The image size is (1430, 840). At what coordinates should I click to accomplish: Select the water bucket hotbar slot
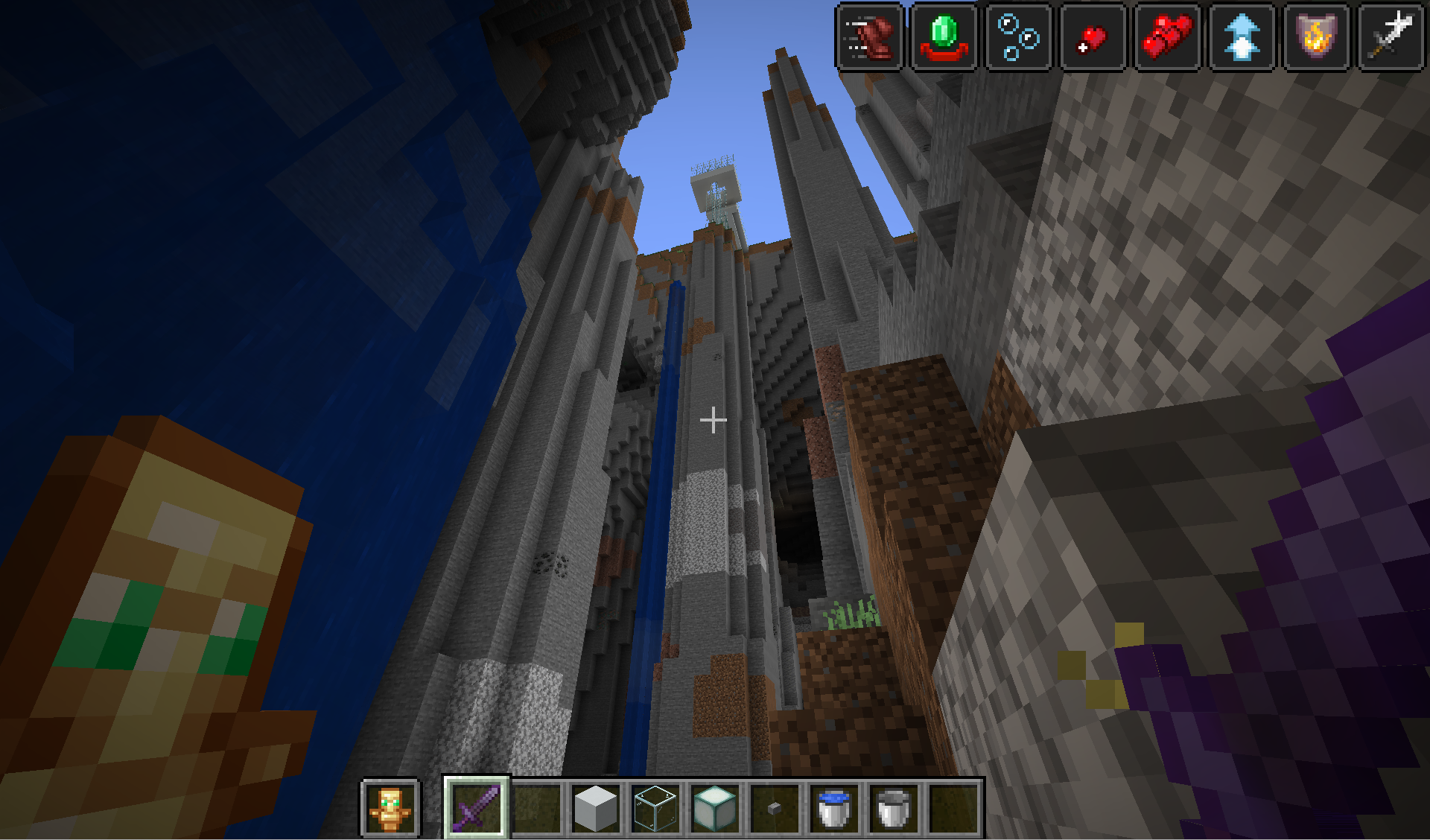[834, 807]
